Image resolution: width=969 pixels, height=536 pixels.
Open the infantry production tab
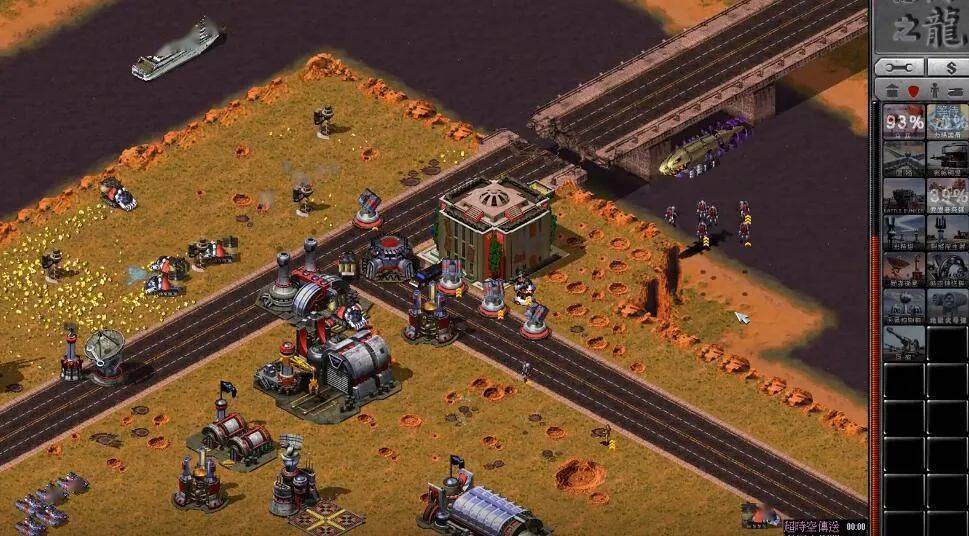(x=934, y=91)
